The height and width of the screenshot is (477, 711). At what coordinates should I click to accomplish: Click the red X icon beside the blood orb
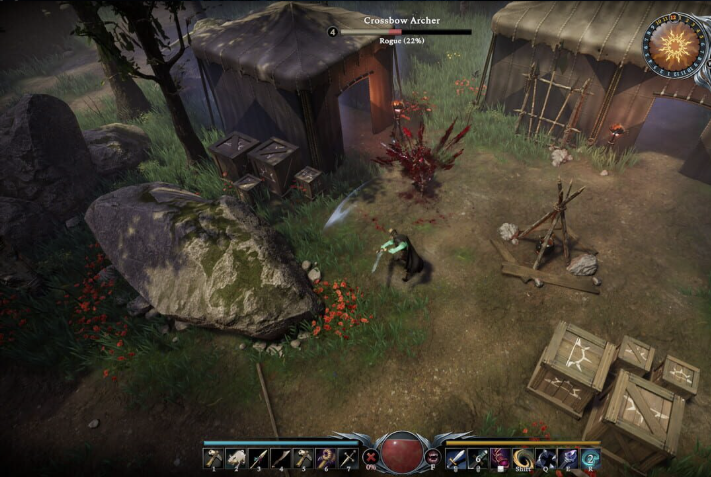pyautogui.click(x=371, y=458)
